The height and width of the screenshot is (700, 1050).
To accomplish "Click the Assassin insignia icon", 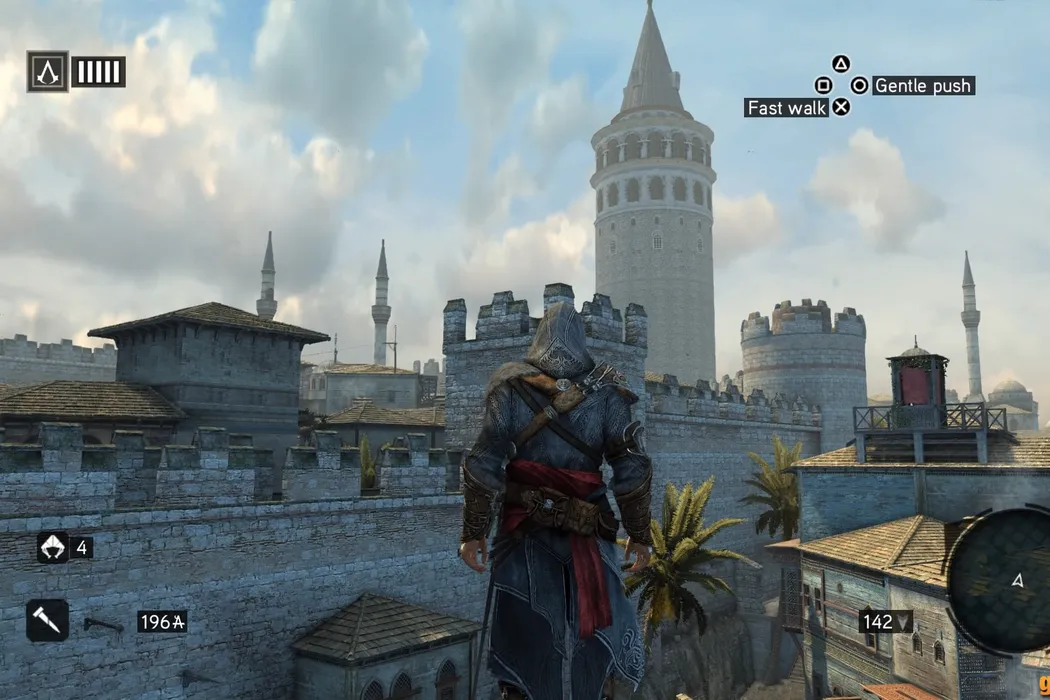I will 48,72.
